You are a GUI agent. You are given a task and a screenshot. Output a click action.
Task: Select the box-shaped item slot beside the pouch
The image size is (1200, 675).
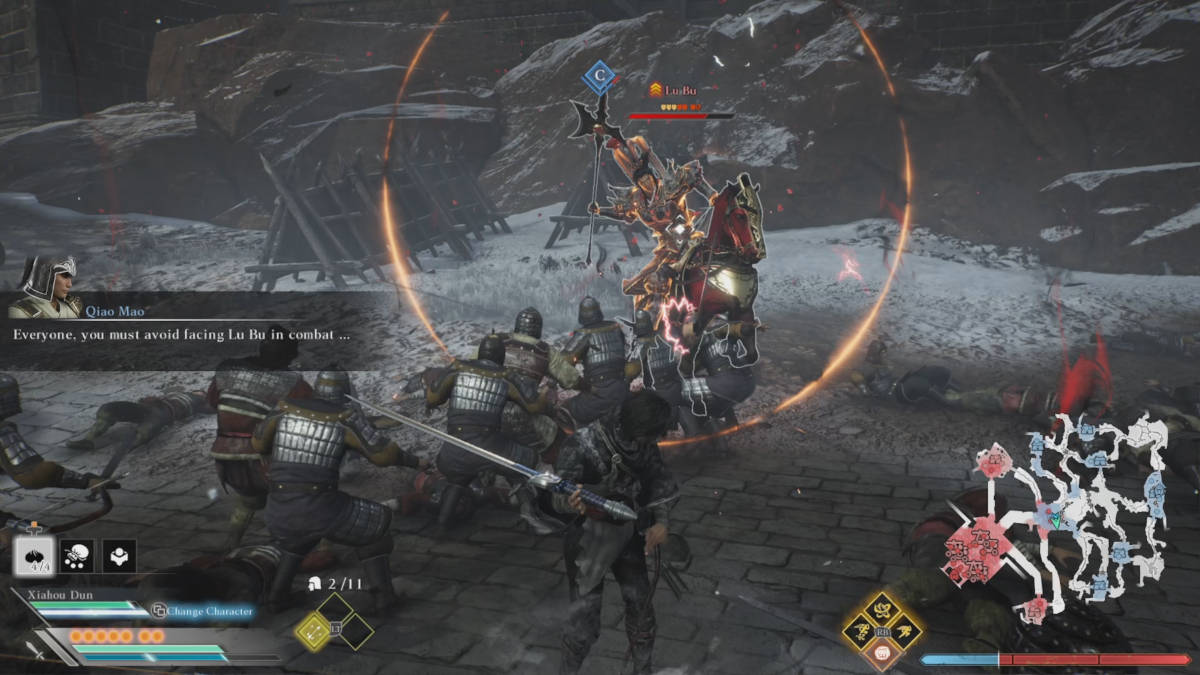coord(121,555)
